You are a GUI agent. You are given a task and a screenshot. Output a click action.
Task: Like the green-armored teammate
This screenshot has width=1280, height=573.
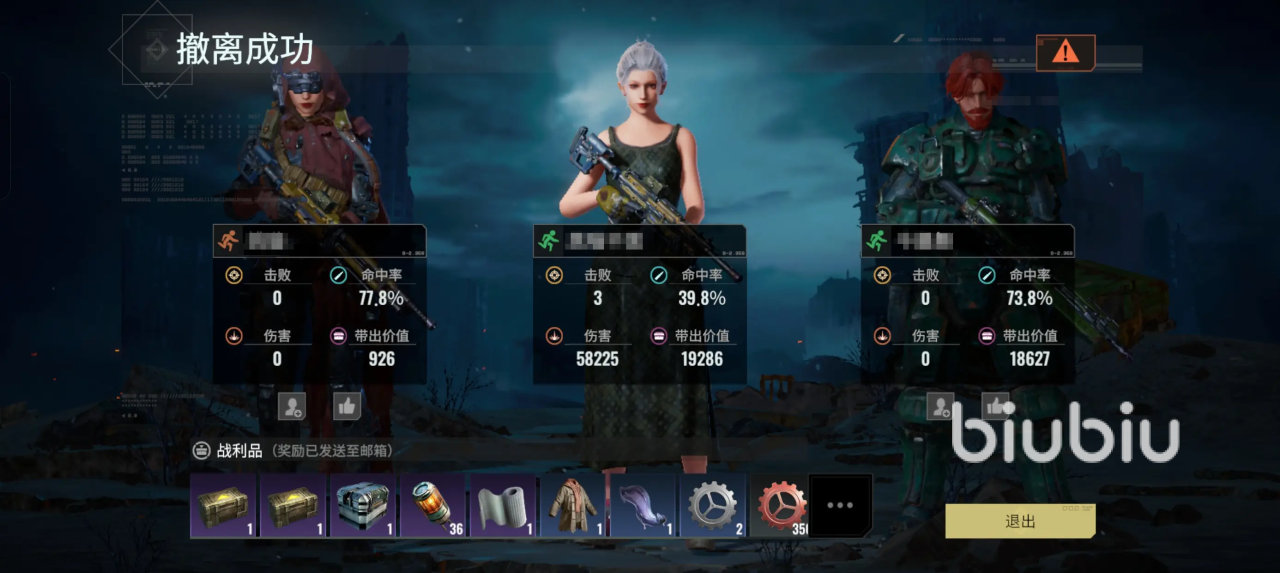click(996, 405)
